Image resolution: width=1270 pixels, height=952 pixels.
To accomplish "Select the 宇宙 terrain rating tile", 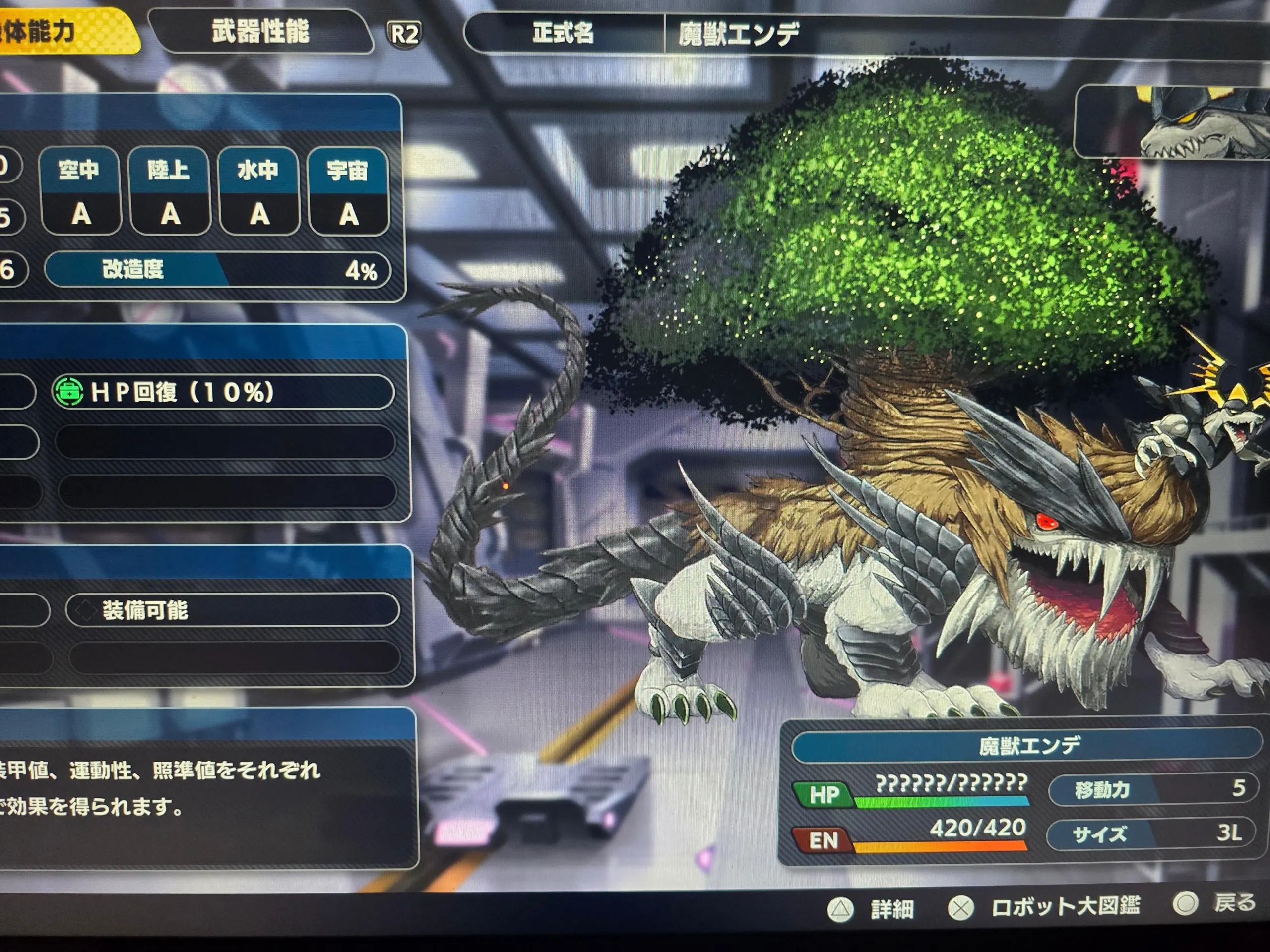I will tap(348, 192).
